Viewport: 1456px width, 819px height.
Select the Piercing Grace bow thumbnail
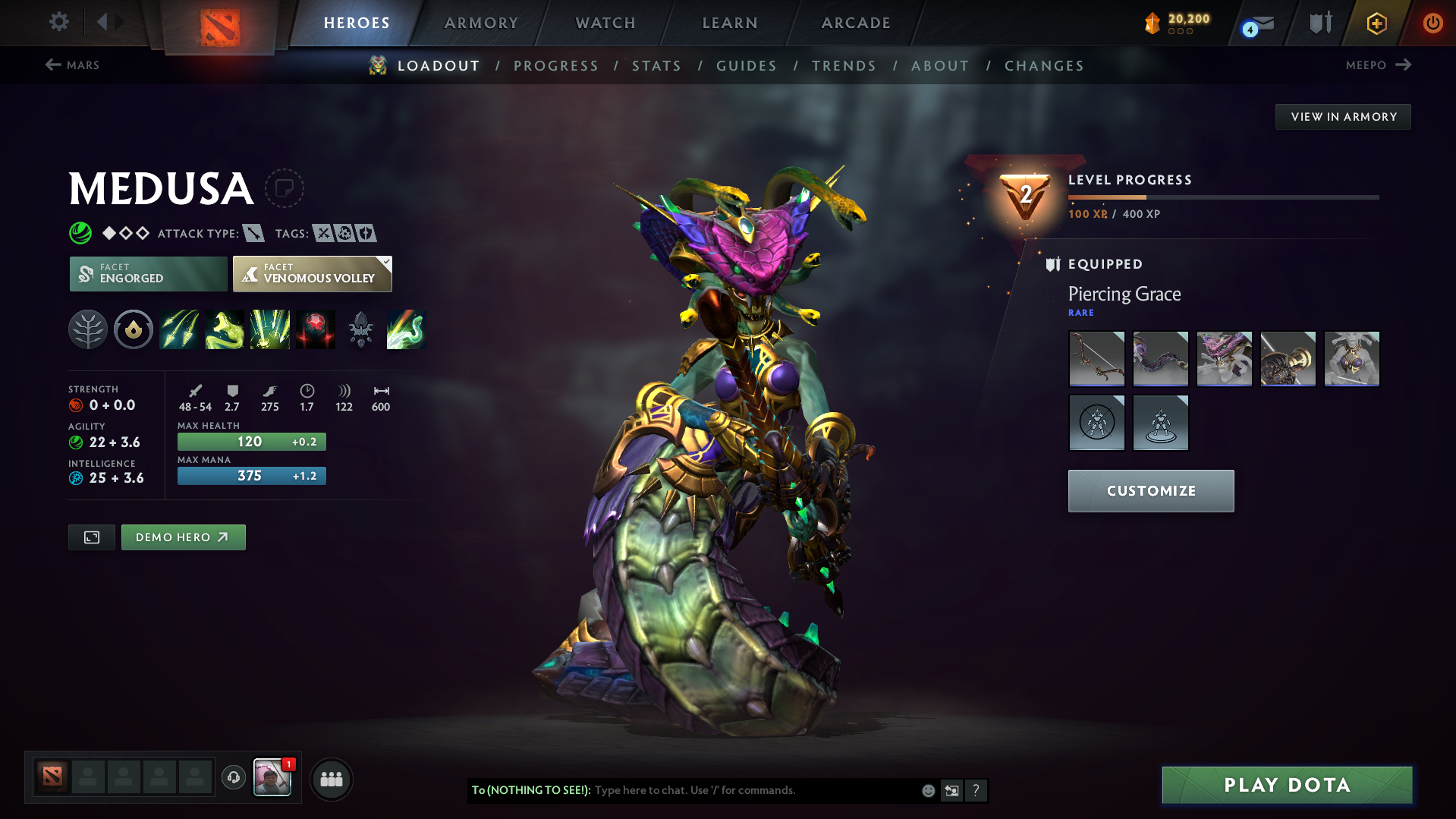click(x=1096, y=358)
